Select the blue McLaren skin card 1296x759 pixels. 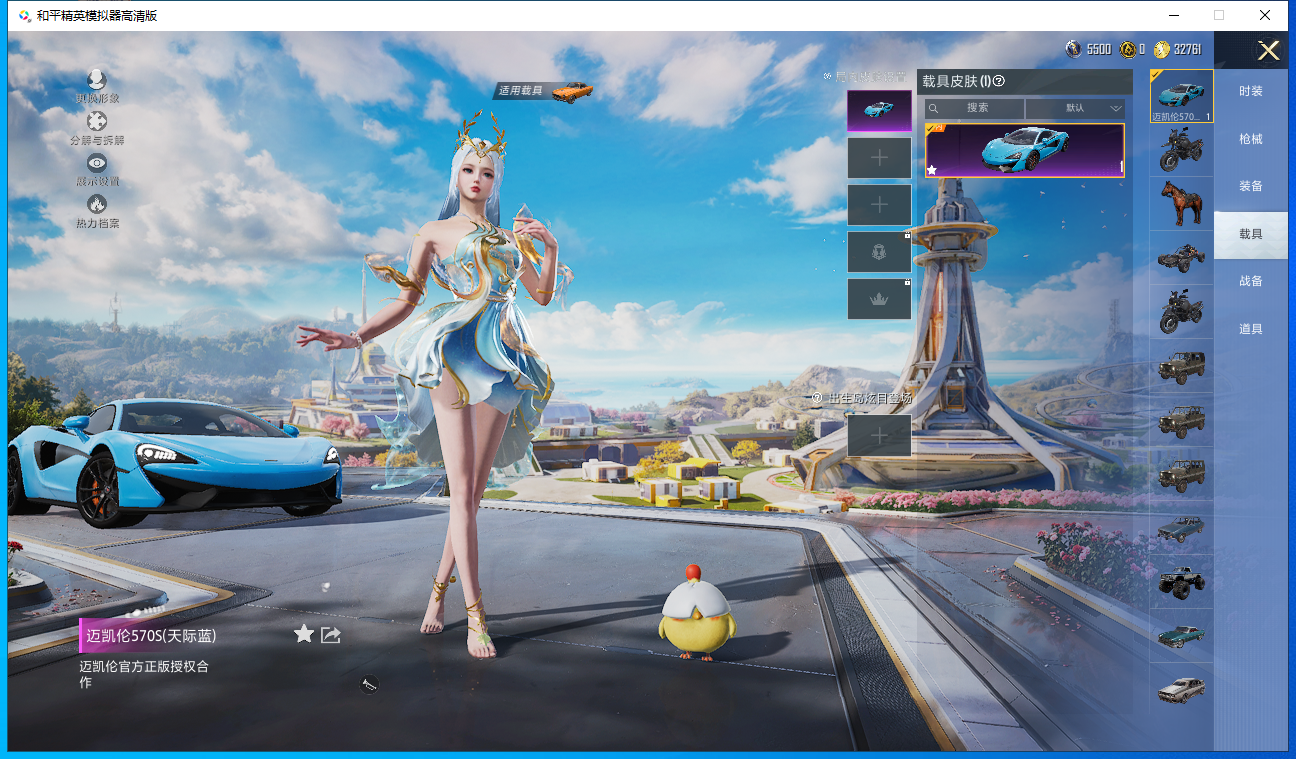point(1024,150)
